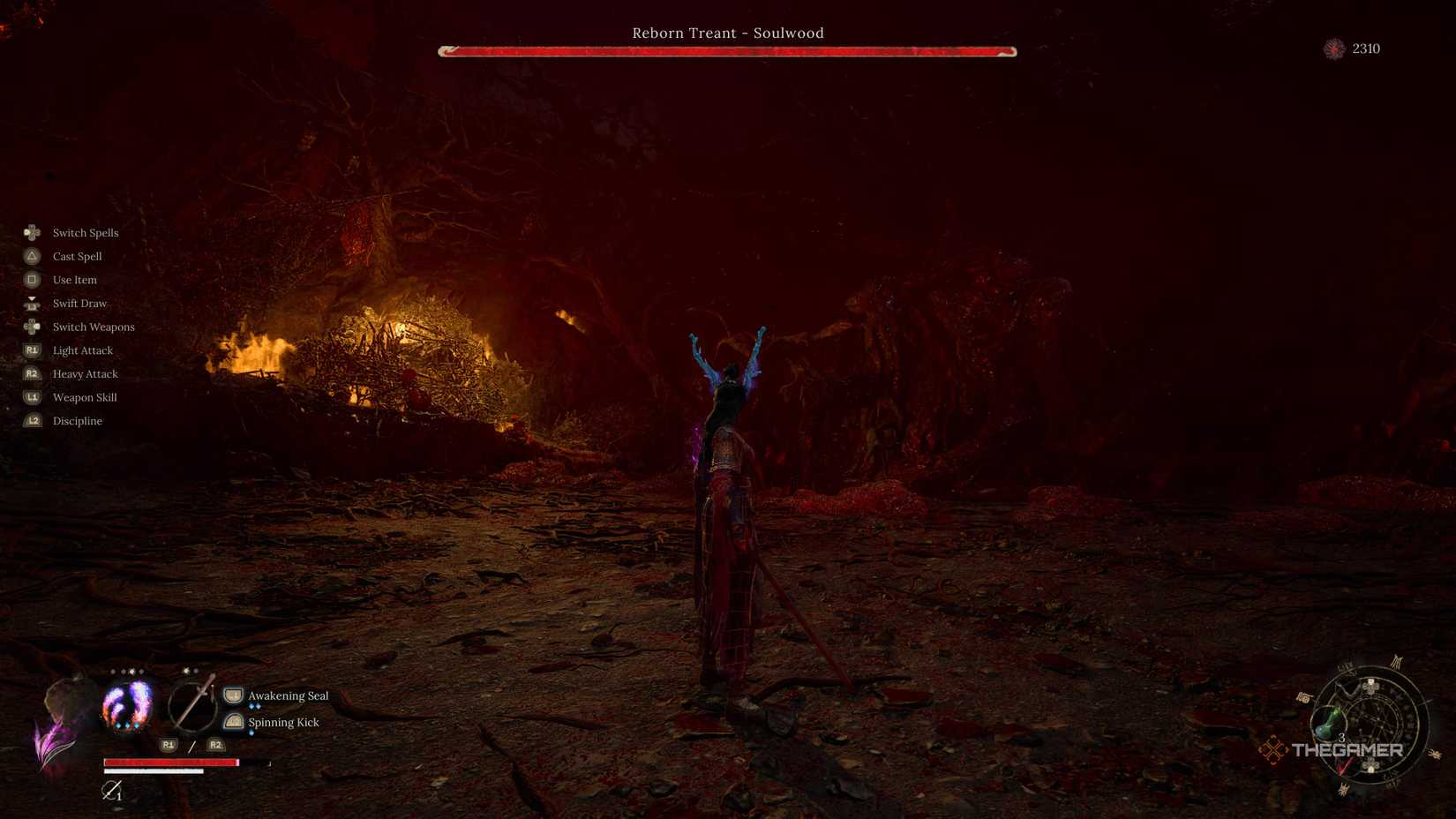Click the Spinning Kick skill icon
Screen dimensions: 1456x819
232,722
